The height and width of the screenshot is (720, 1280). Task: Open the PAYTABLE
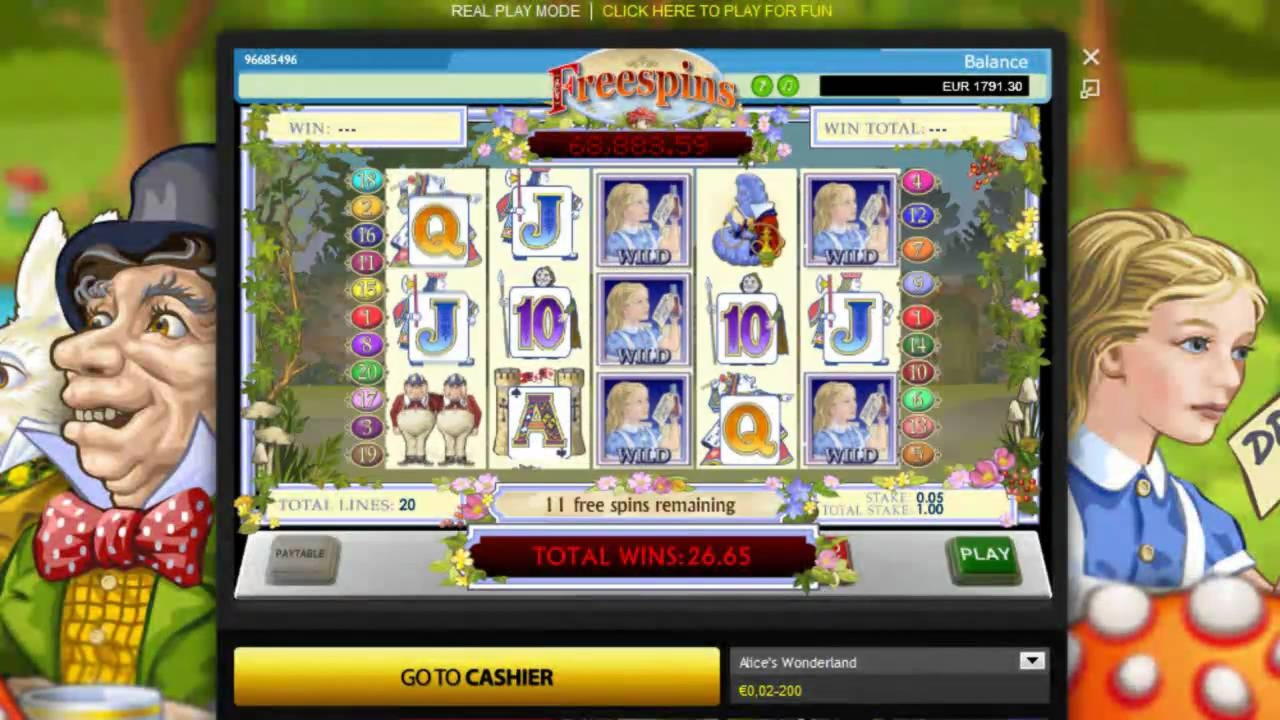300,556
